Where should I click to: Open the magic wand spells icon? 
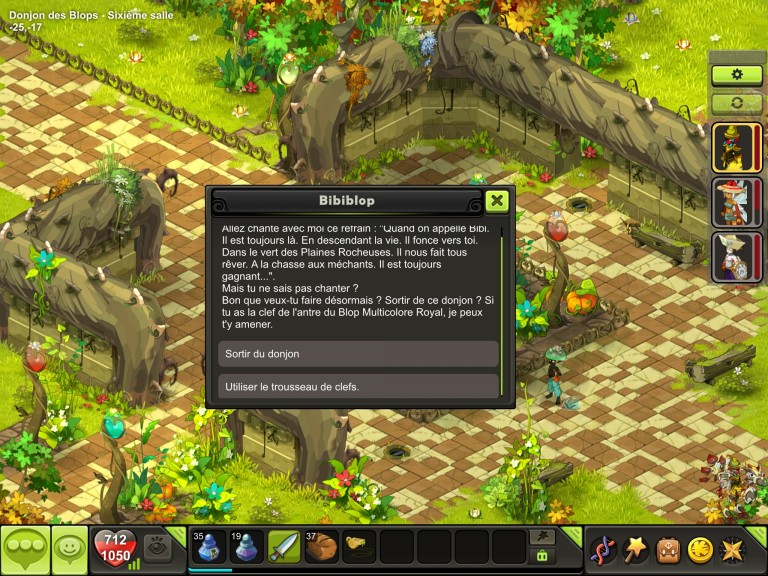[x=635, y=549]
